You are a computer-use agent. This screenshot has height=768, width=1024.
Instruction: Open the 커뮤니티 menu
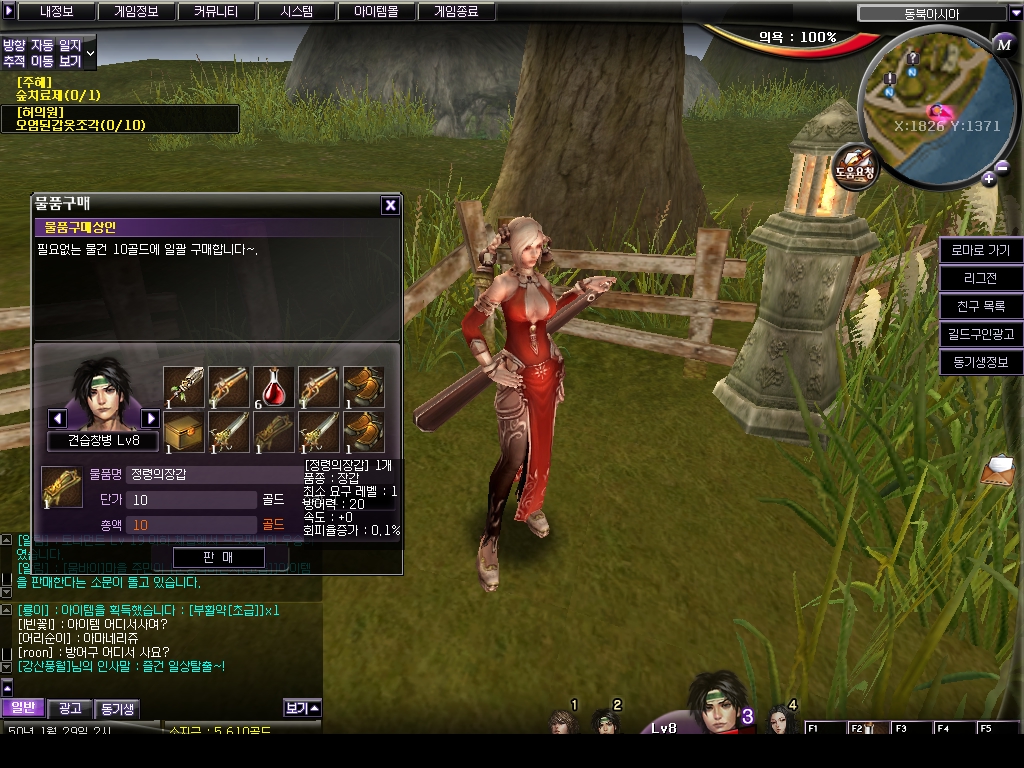(216, 12)
